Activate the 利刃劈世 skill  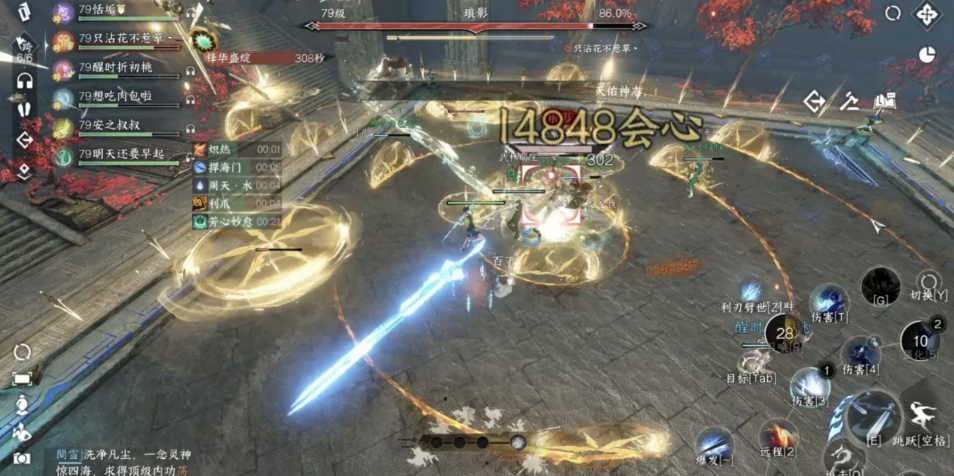click(x=752, y=293)
